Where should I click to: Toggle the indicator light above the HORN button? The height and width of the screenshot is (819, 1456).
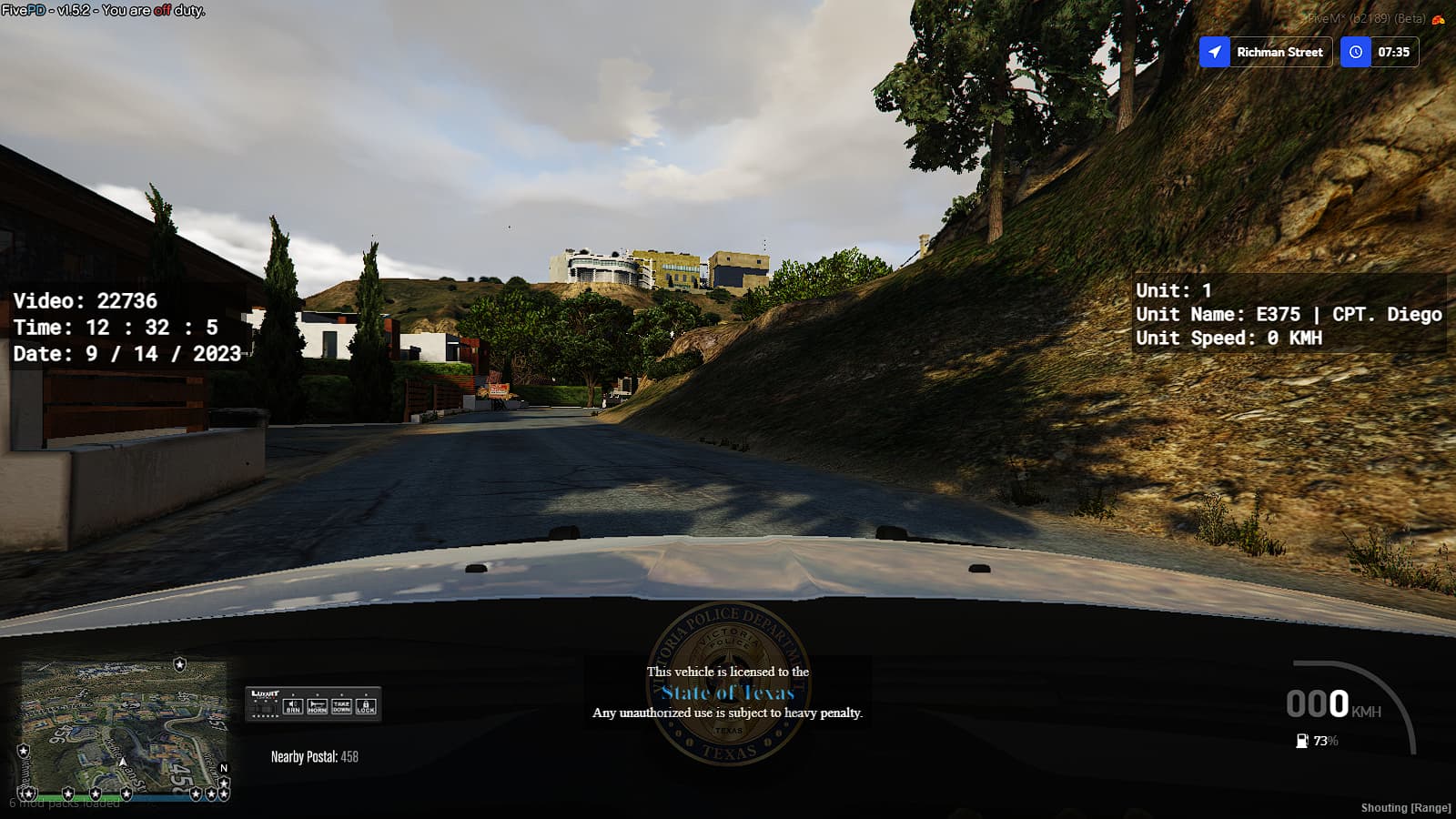[318, 694]
